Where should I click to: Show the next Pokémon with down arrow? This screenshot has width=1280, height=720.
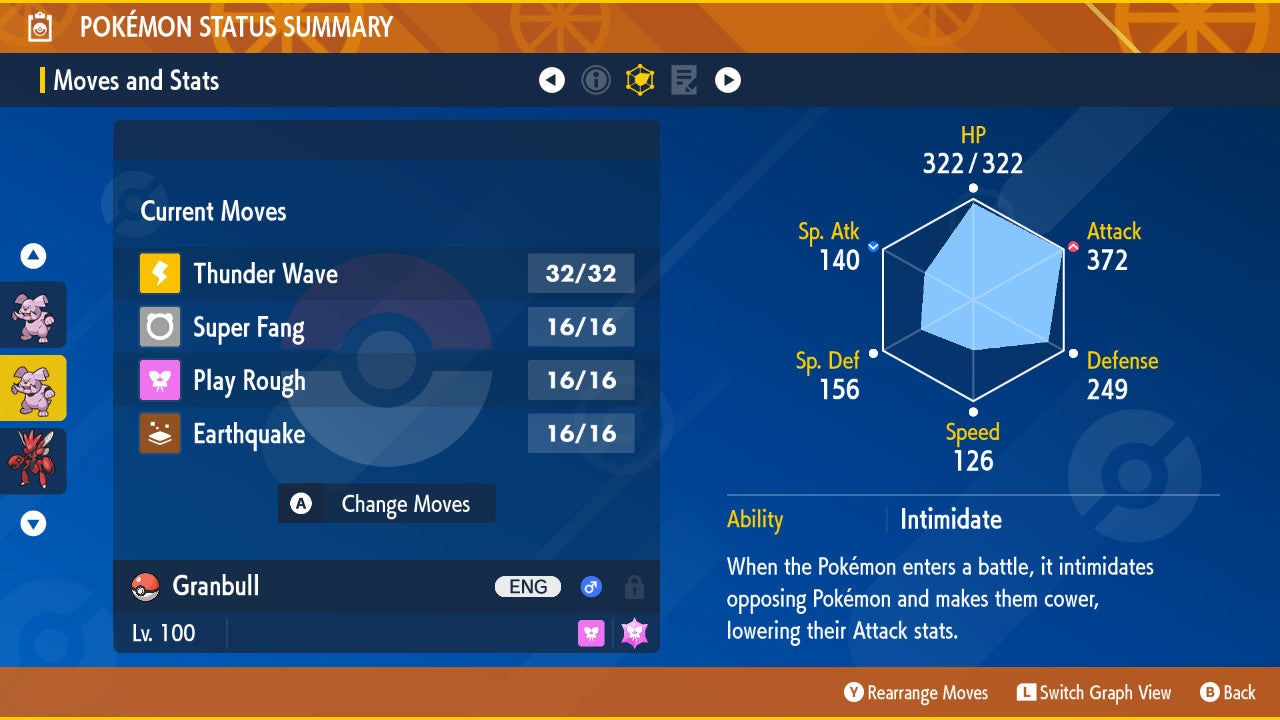[33, 523]
